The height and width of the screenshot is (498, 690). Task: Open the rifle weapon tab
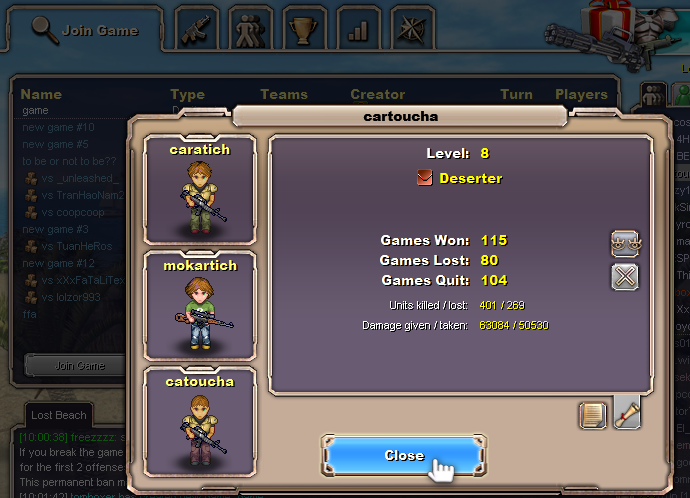pos(198,30)
